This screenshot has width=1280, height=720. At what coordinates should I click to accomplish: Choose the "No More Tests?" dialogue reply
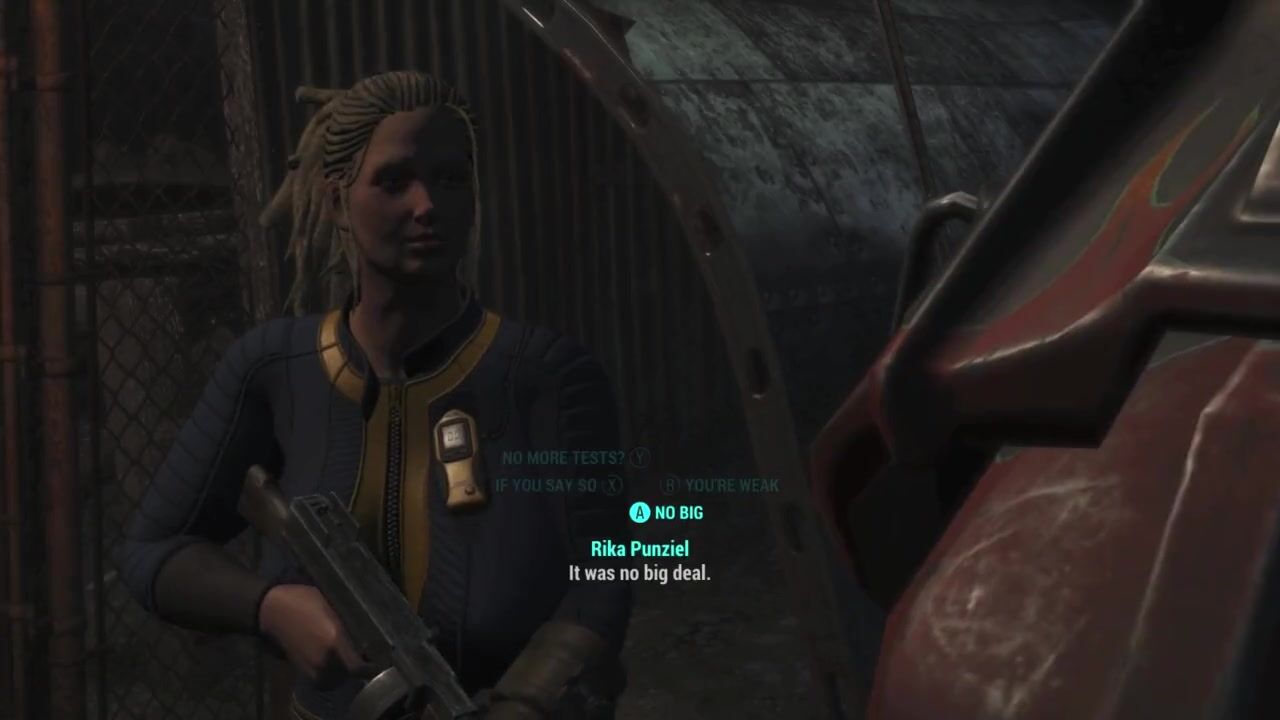[x=564, y=458]
